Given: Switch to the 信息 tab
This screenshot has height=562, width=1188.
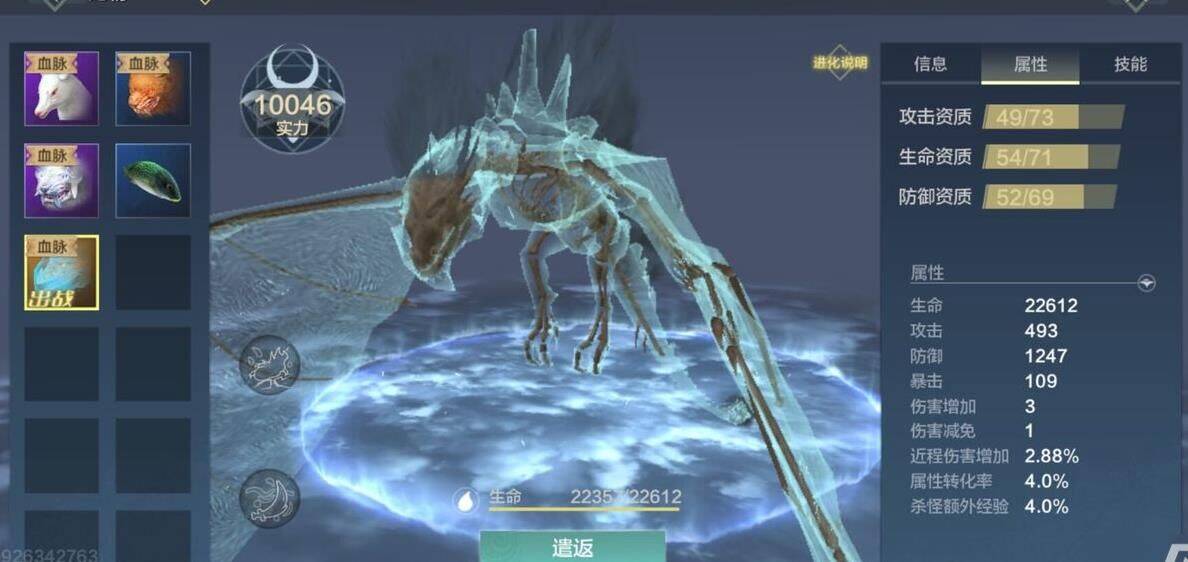Looking at the screenshot, I should (x=930, y=64).
